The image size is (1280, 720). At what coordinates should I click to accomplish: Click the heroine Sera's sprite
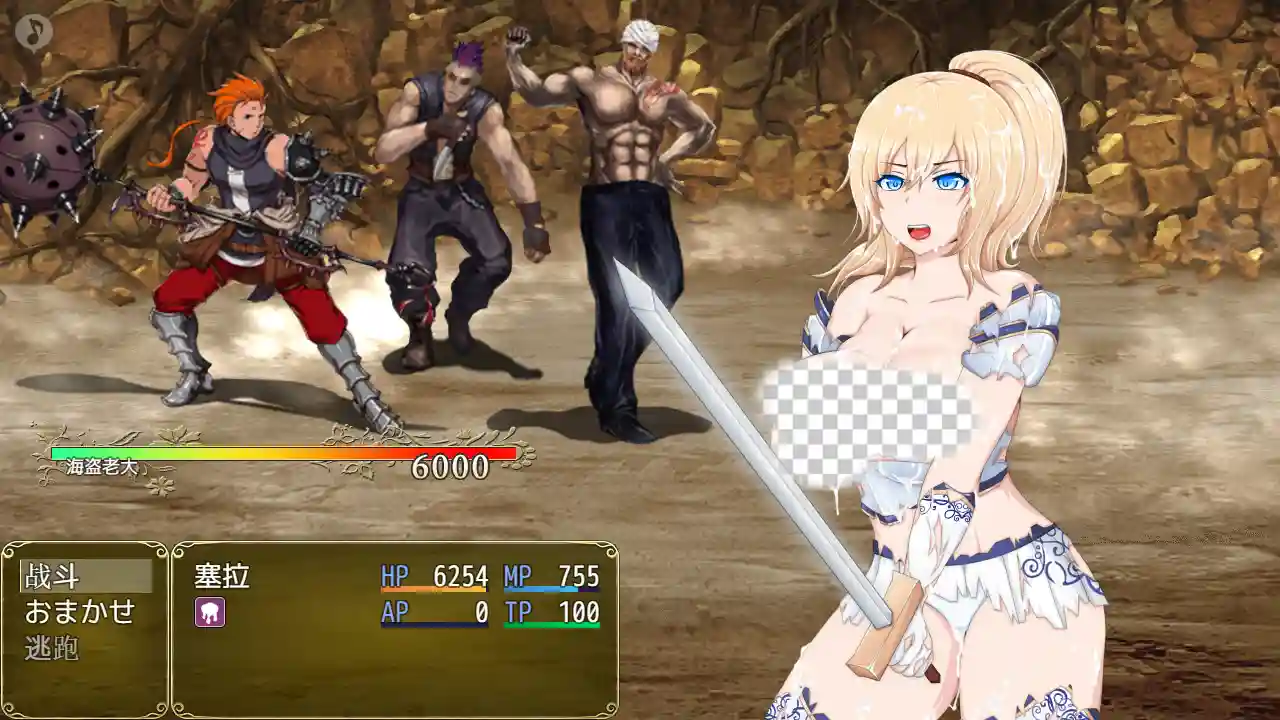[920, 250]
